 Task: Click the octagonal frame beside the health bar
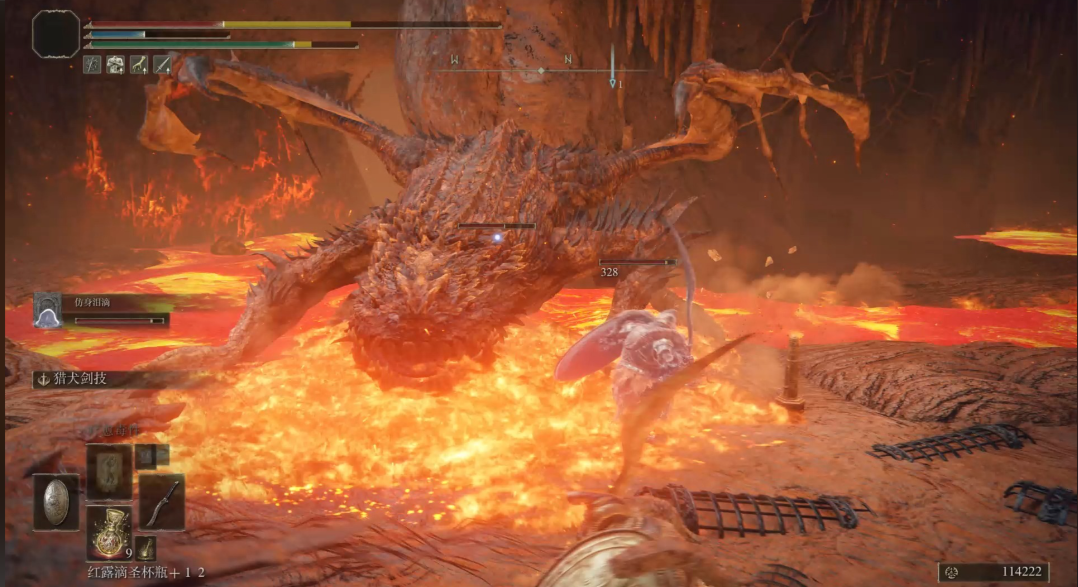click(56, 34)
